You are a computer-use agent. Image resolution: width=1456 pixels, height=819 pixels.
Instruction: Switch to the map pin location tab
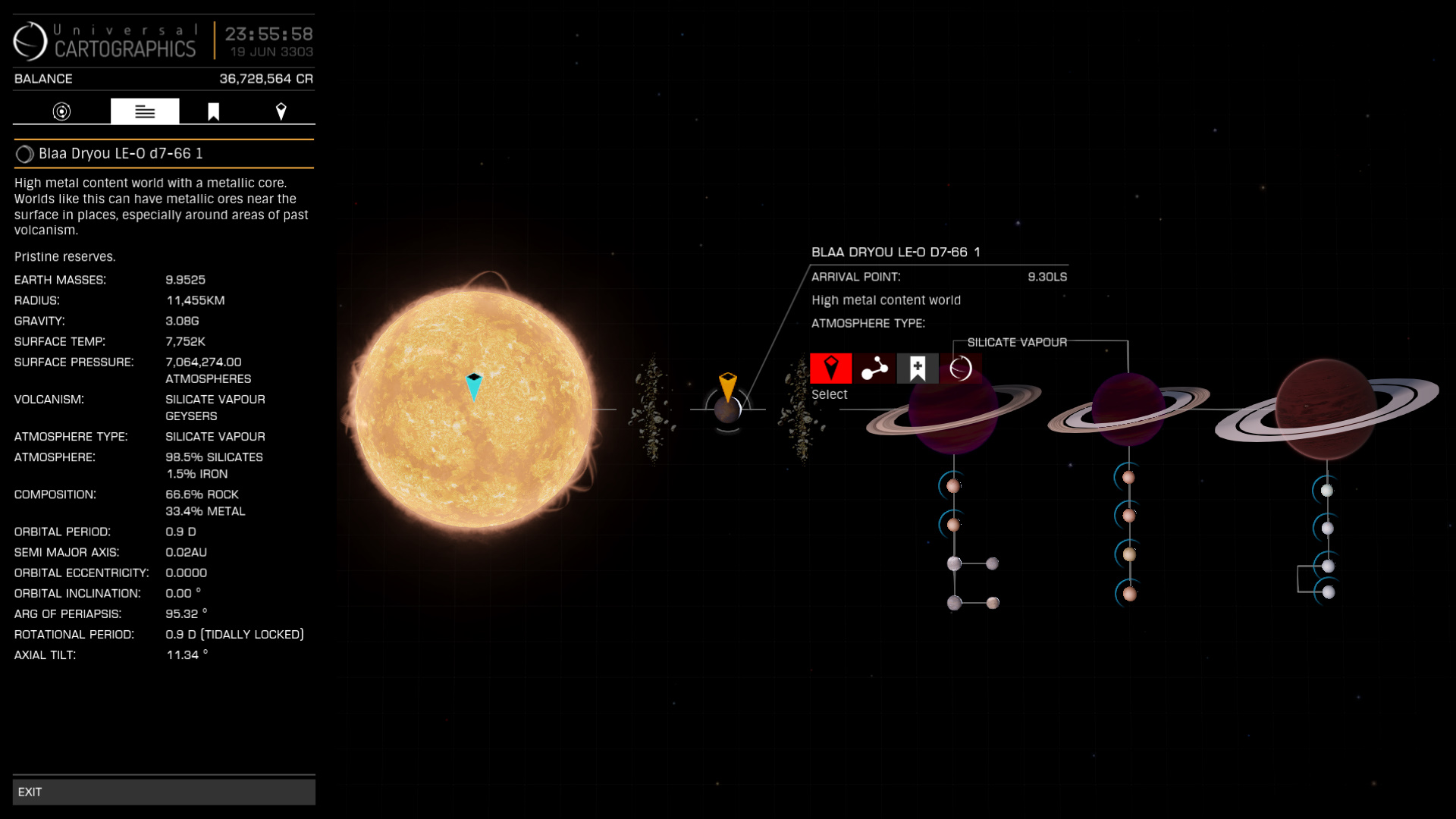pyautogui.click(x=281, y=111)
